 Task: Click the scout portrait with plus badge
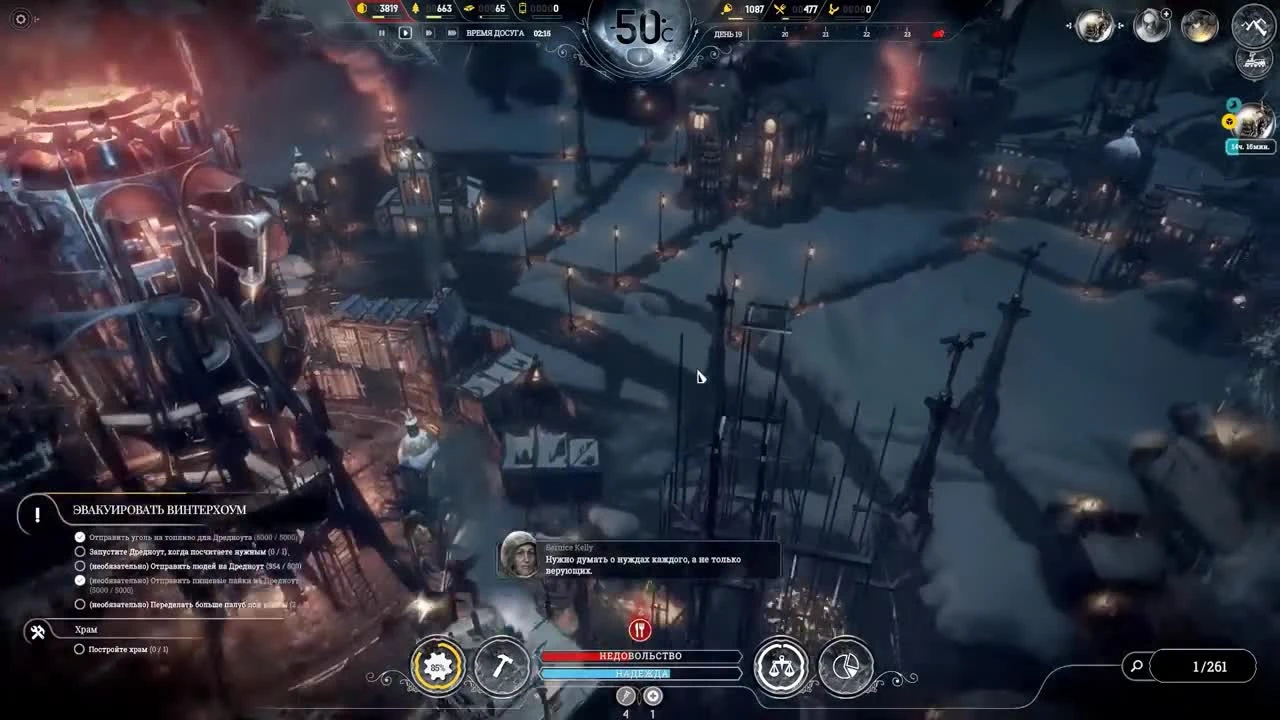(1150, 25)
